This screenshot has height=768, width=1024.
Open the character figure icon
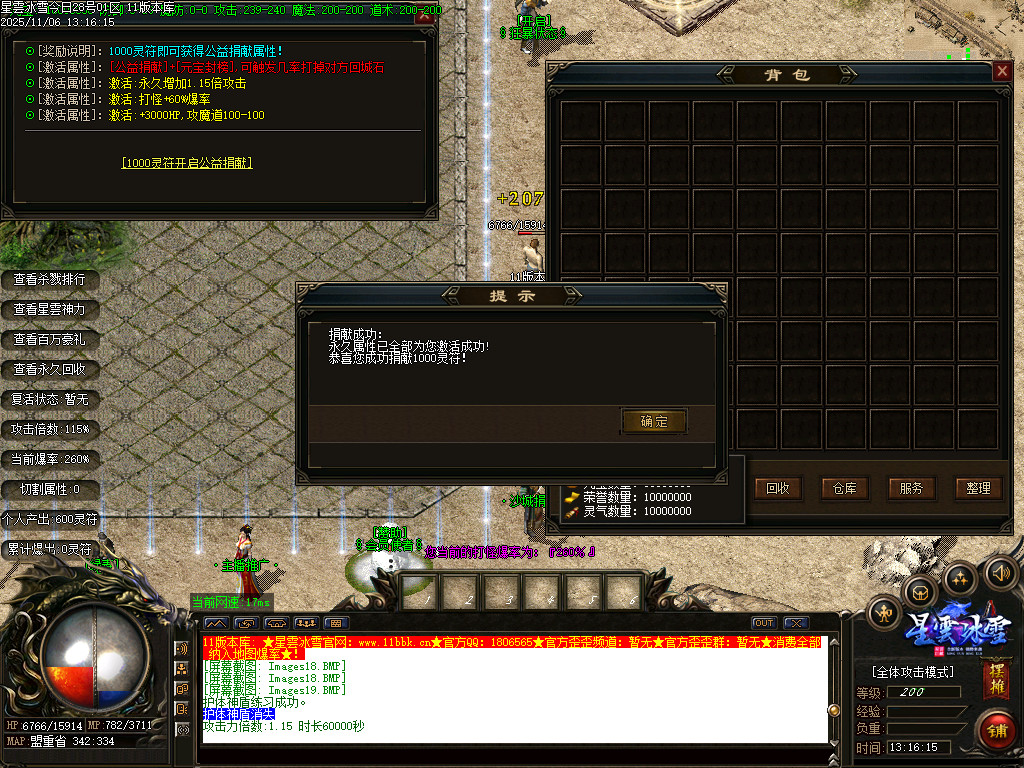click(884, 612)
